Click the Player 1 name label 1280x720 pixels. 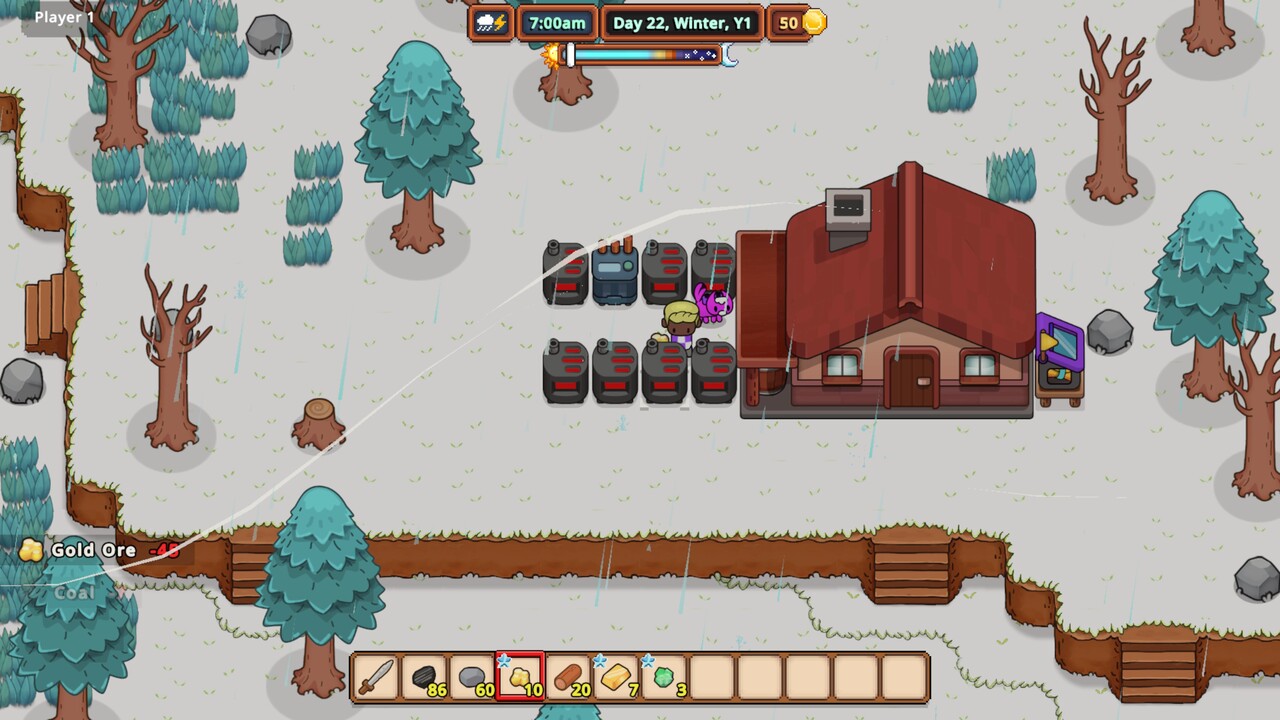63,16
